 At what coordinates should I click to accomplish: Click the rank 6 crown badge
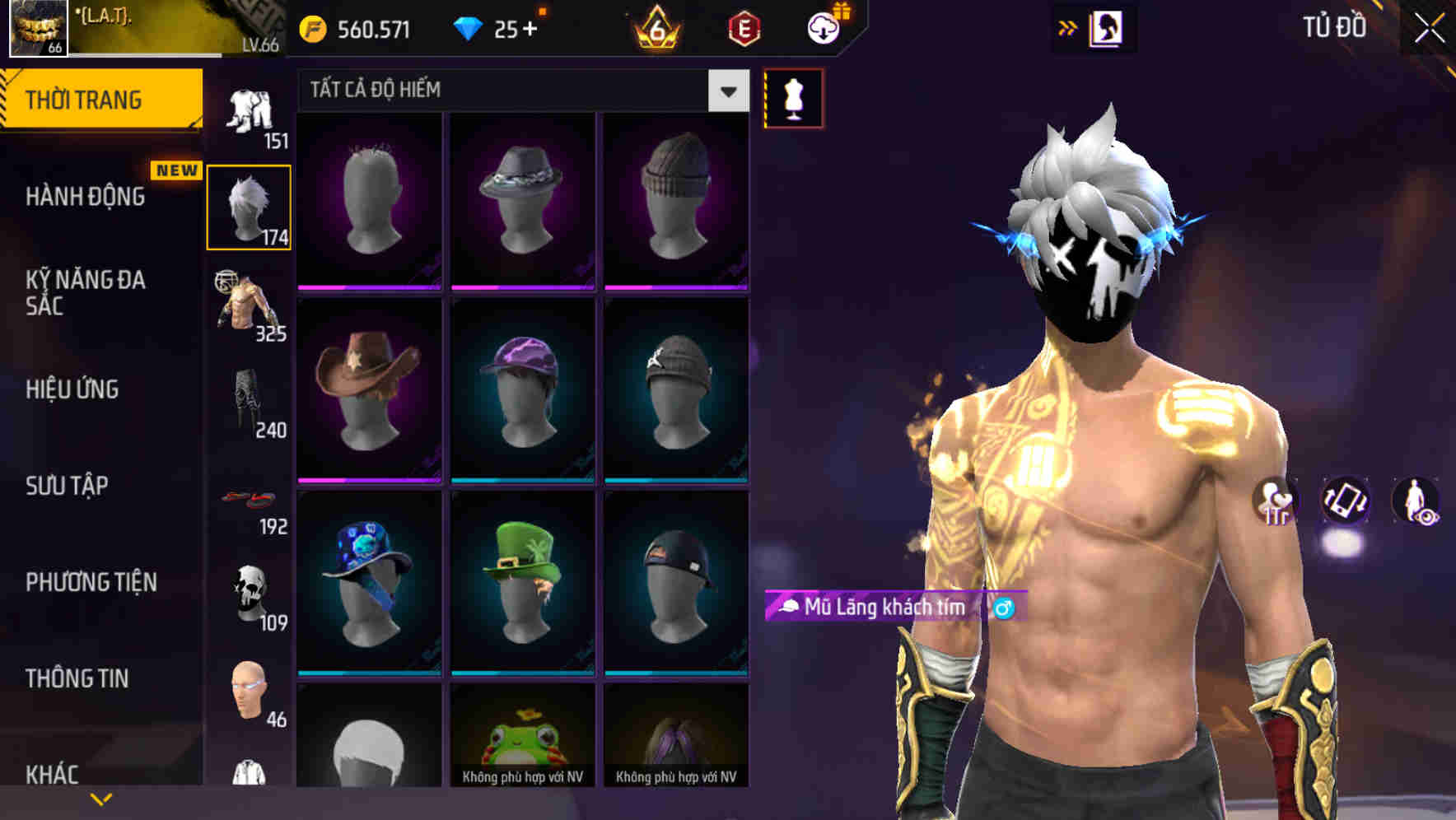pos(655,27)
